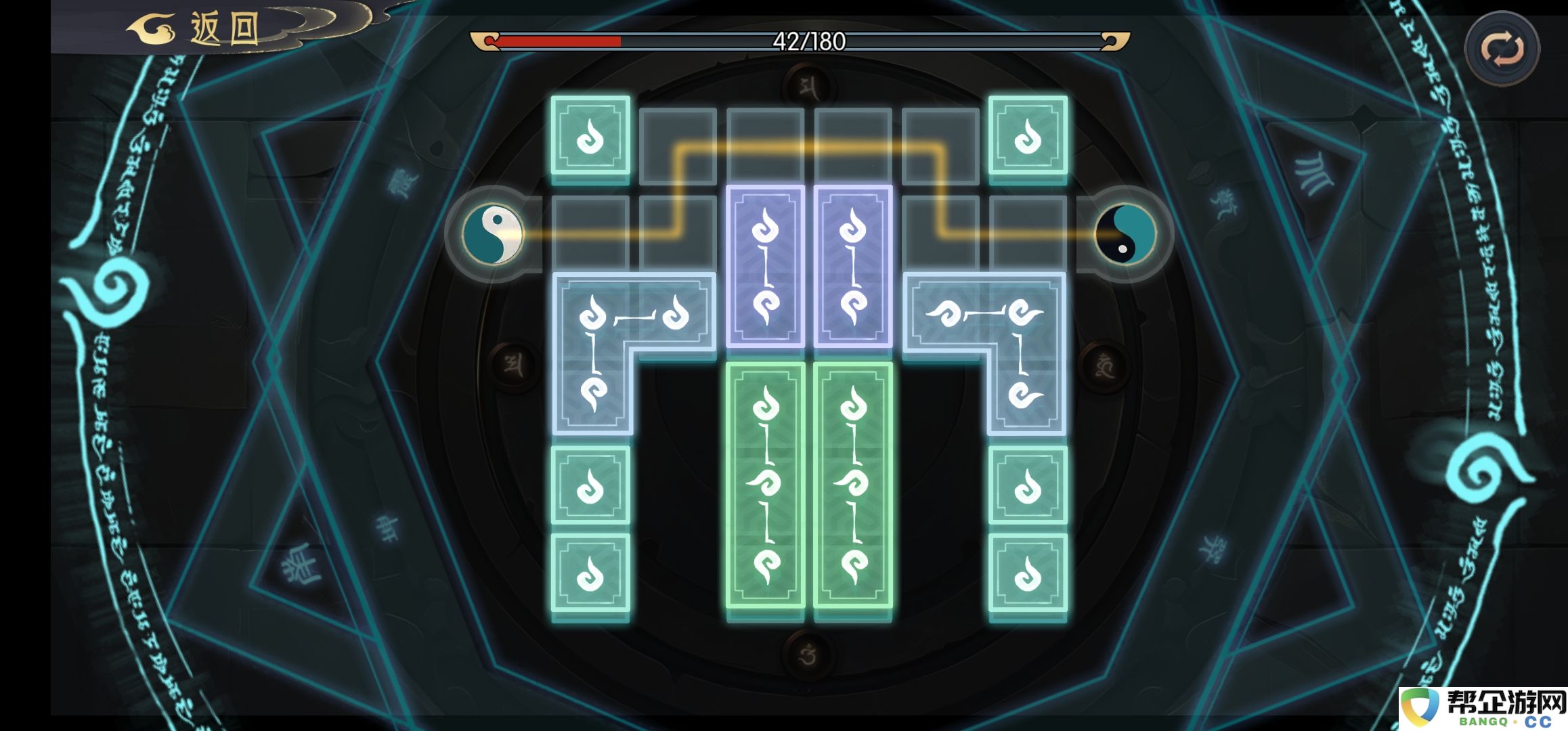
Task: Tap the single-flame tile in the top-right corner
Action: (x=1028, y=136)
